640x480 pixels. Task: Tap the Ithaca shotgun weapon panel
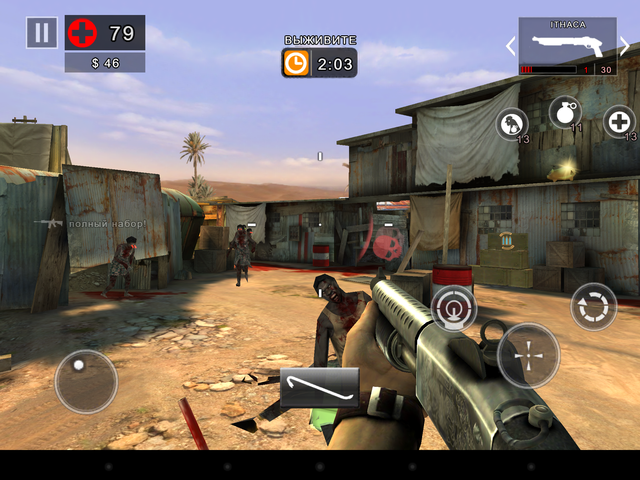pos(567,46)
